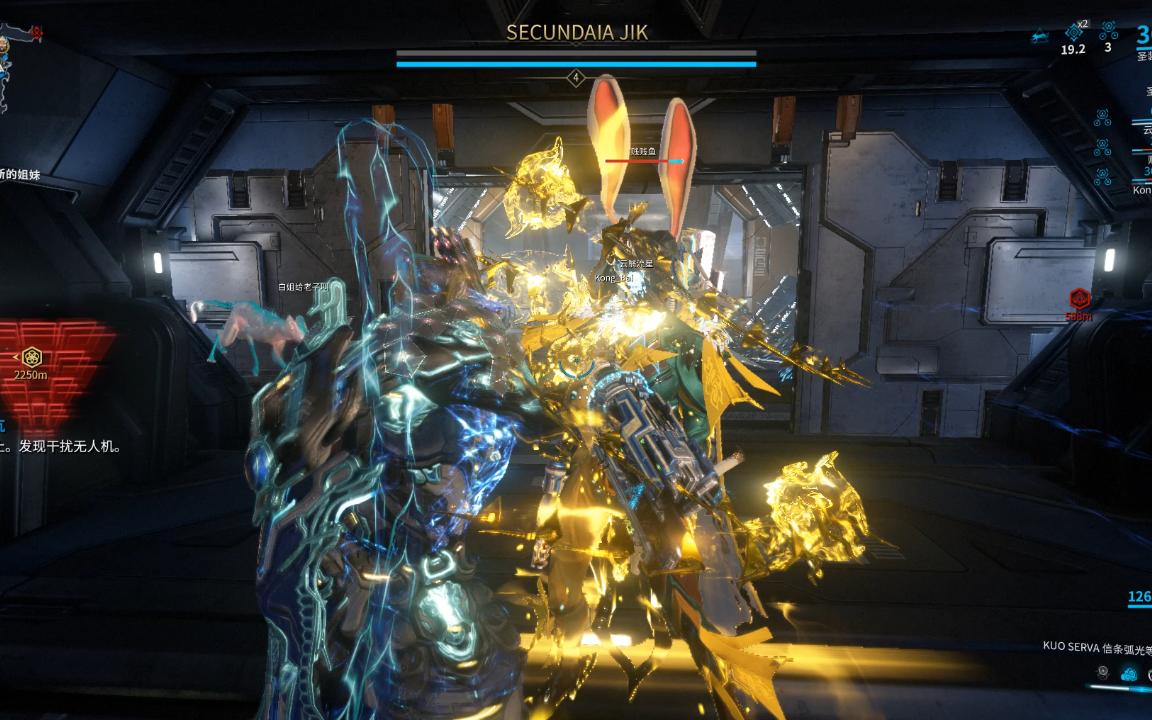
Task: Click the three-circle buff icon showing 3
Action: coord(1108,31)
